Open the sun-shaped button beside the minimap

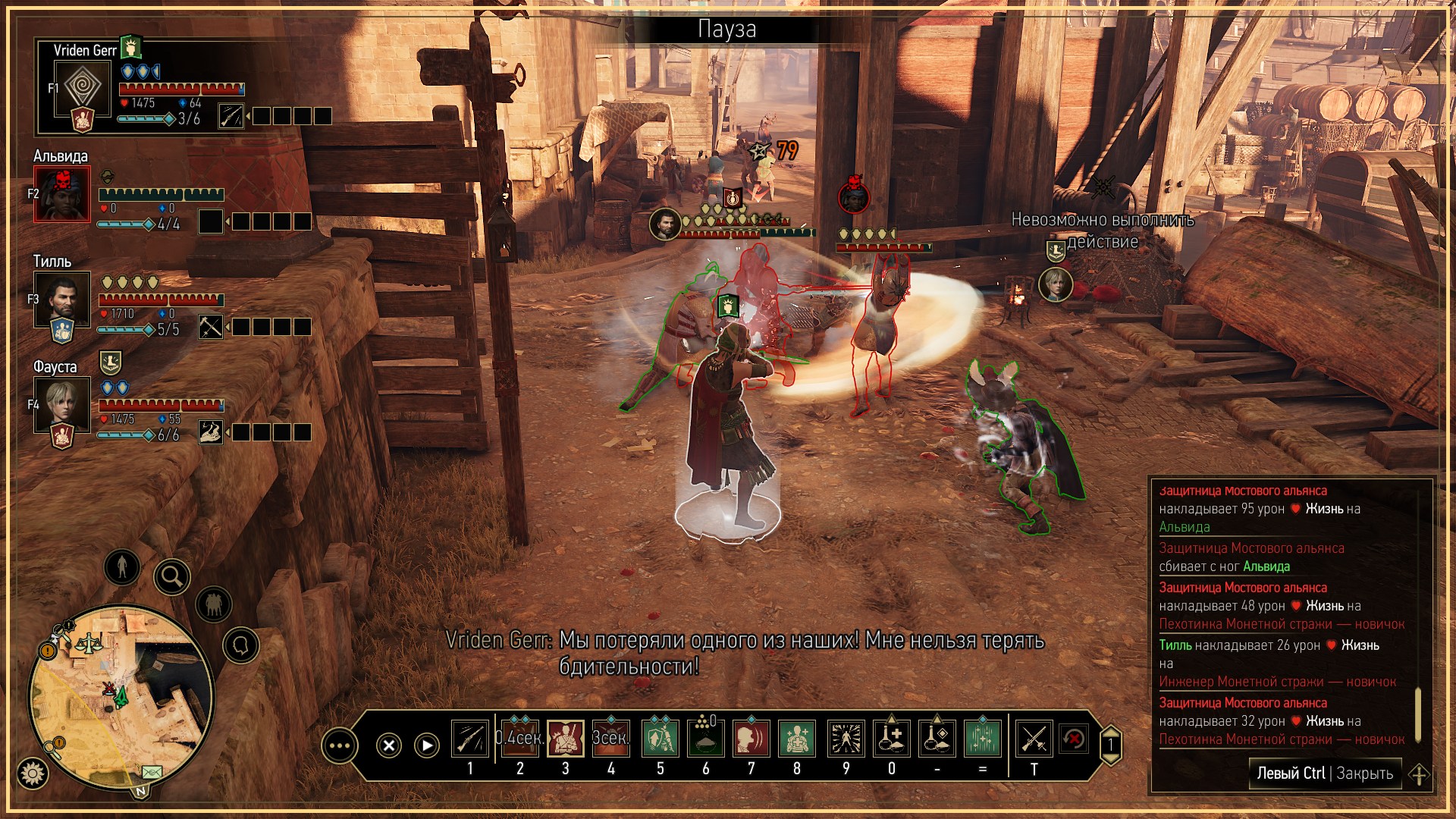click(x=32, y=773)
